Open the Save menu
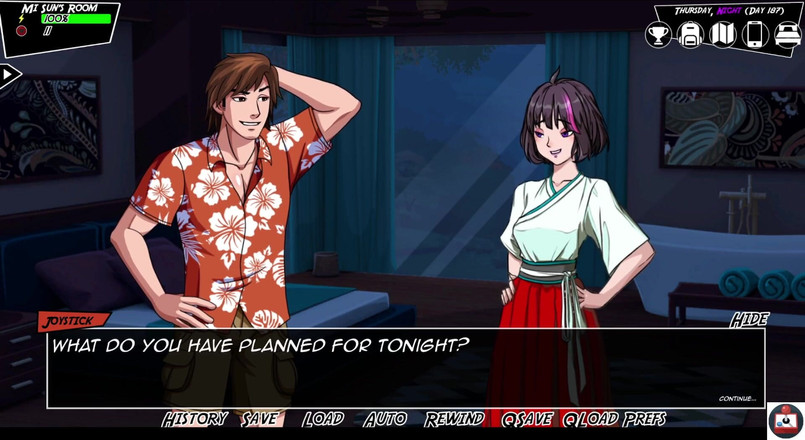The width and height of the screenshot is (805, 440). coord(260,419)
